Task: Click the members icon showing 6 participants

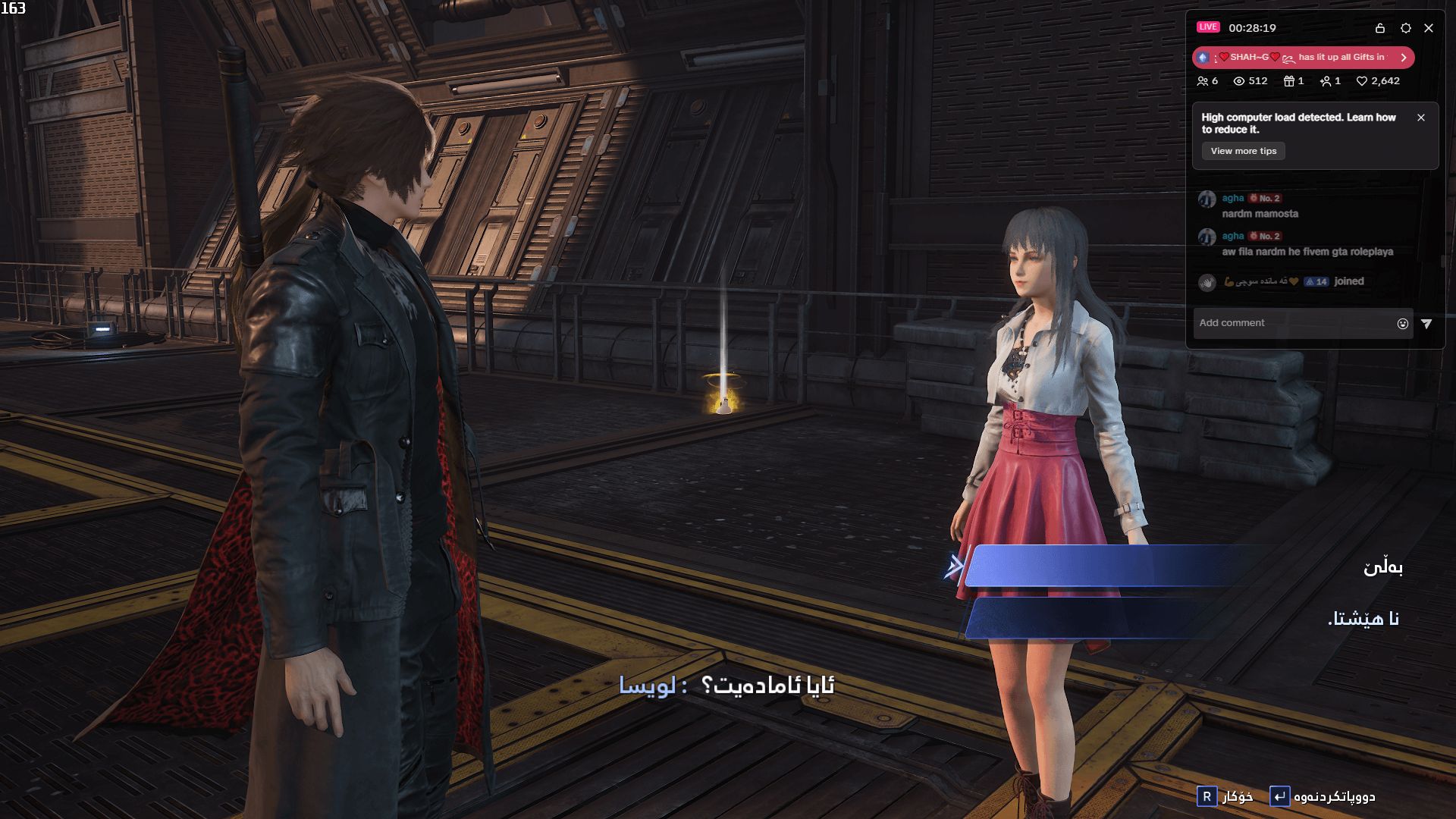Action: click(1204, 81)
